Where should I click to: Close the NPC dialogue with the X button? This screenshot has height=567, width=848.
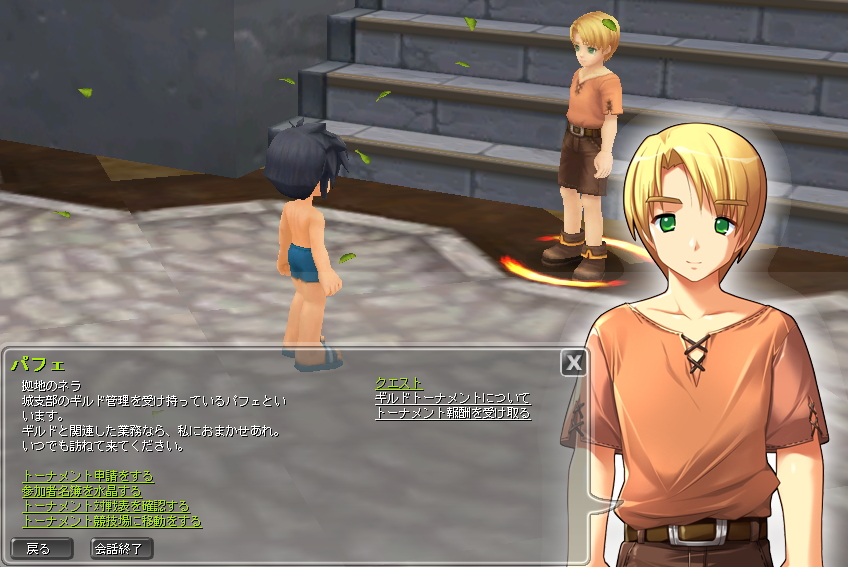[x=573, y=362]
